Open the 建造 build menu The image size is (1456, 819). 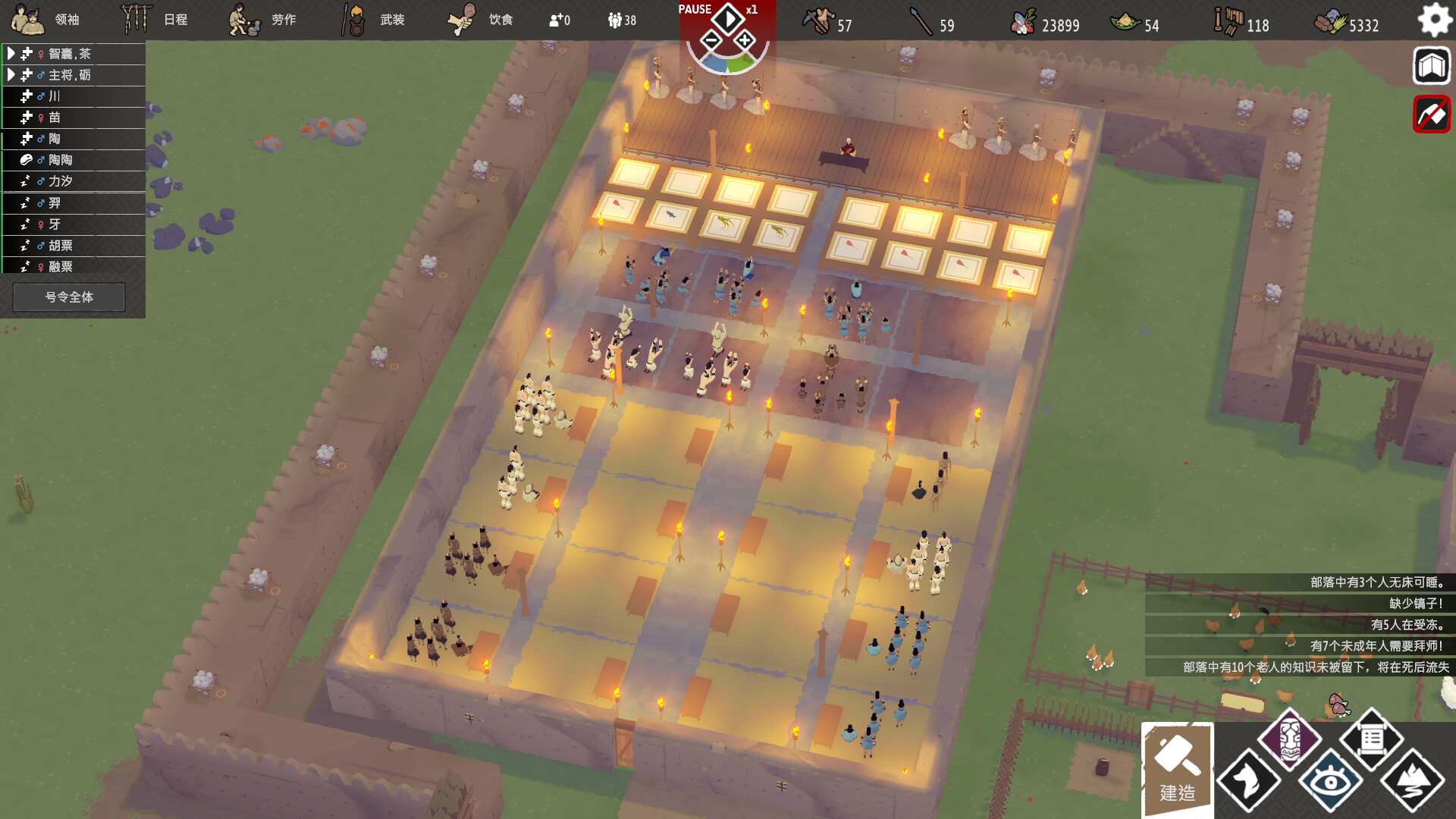(x=1177, y=769)
